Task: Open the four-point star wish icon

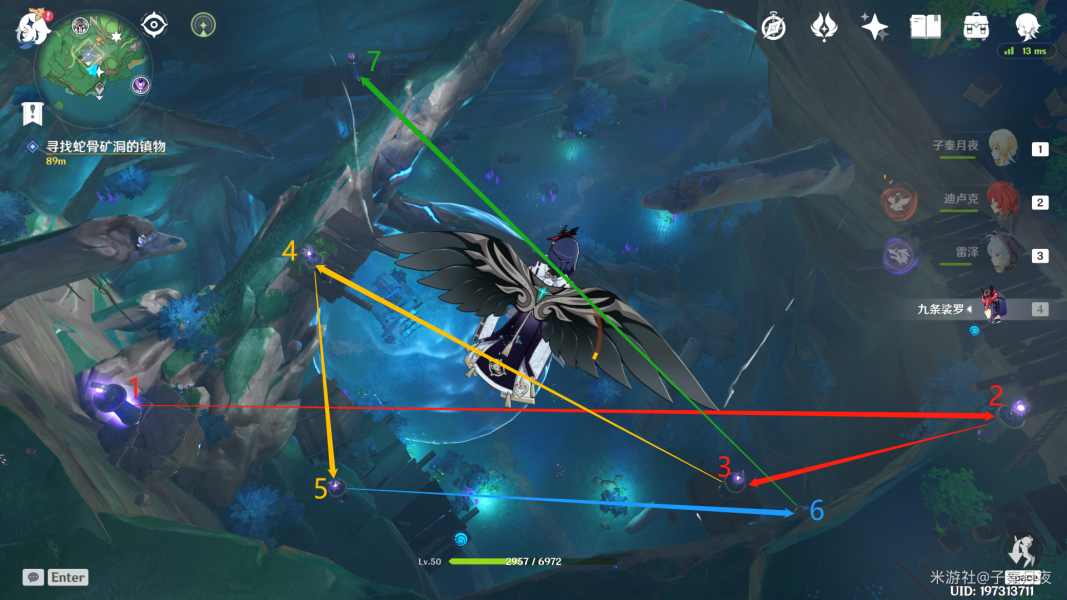Action: (875, 27)
